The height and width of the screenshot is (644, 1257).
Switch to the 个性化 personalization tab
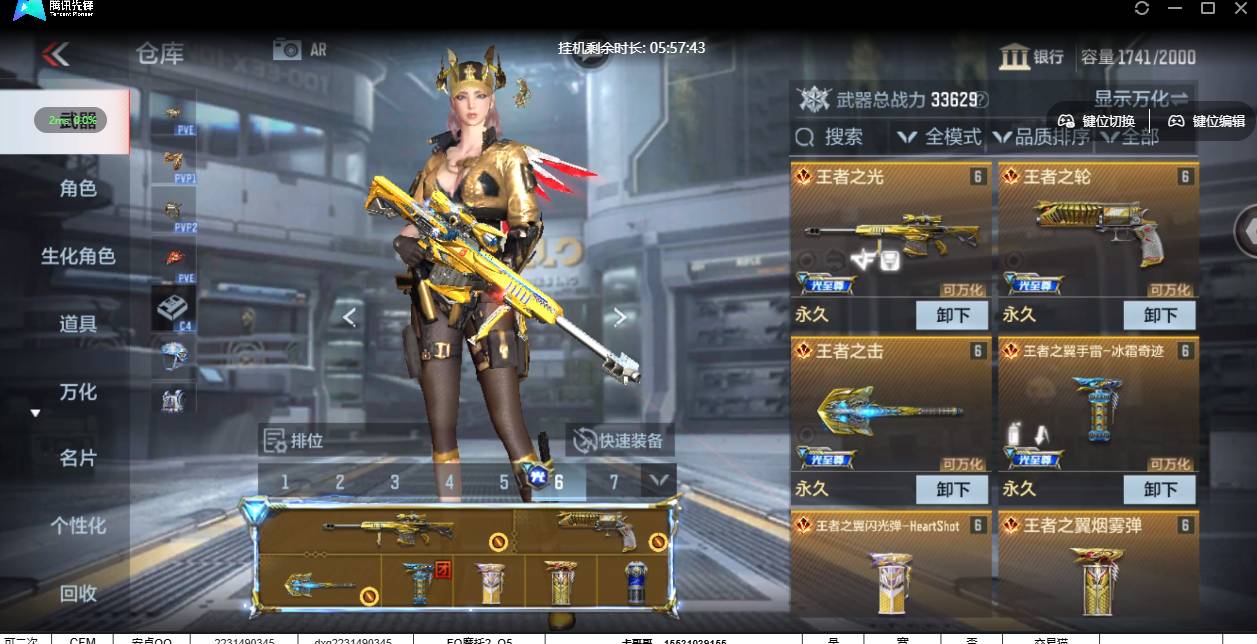tap(78, 525)
